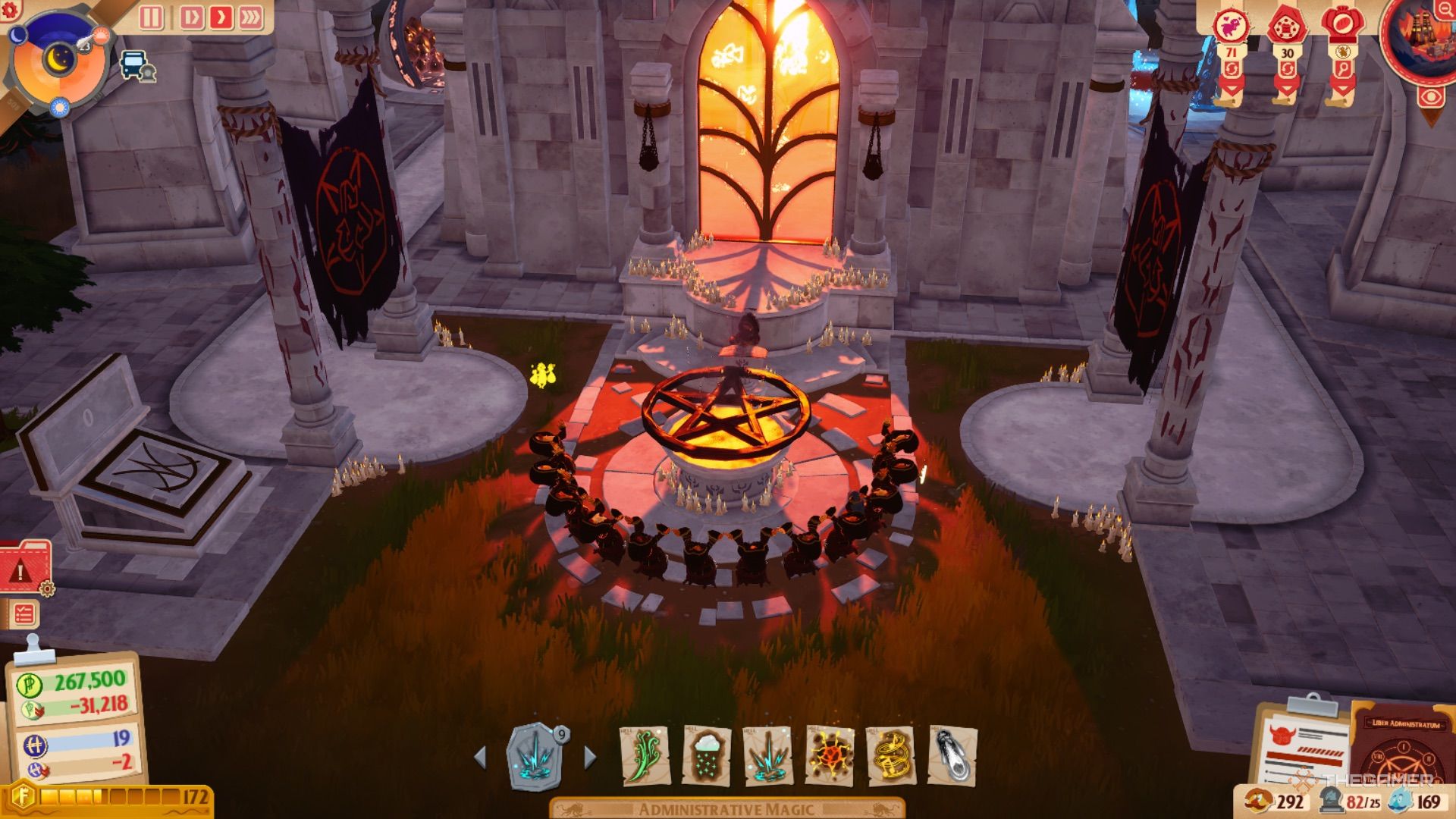Choose the fiery explosion spell card

(830, 755)
